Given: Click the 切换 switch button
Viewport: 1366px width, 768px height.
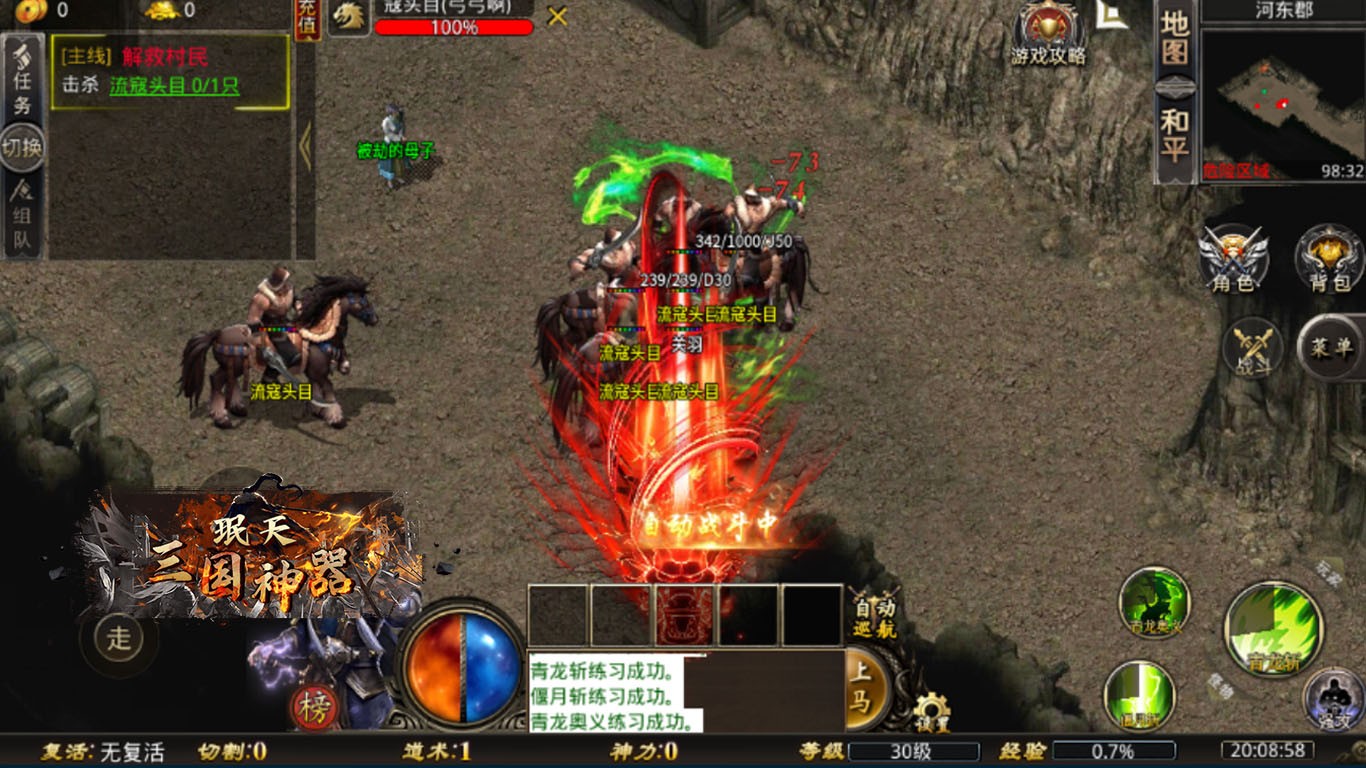Looking at the screenshot, I should coord(22,148).
